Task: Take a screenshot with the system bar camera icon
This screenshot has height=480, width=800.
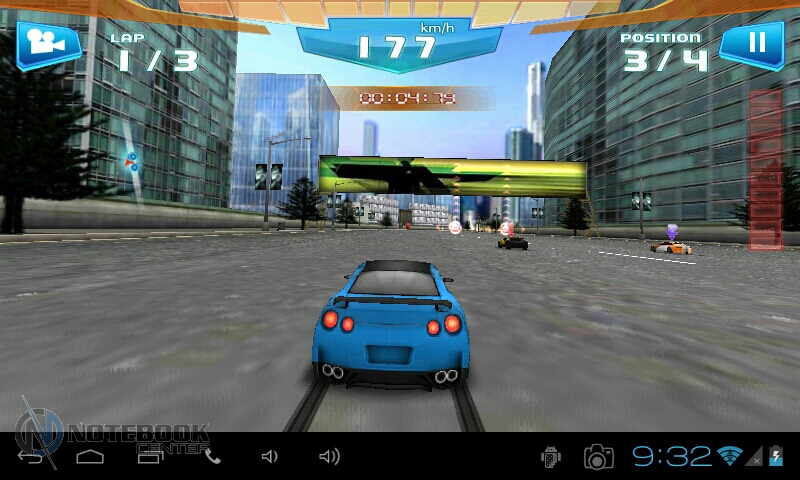Action: (x=599, y=457)
